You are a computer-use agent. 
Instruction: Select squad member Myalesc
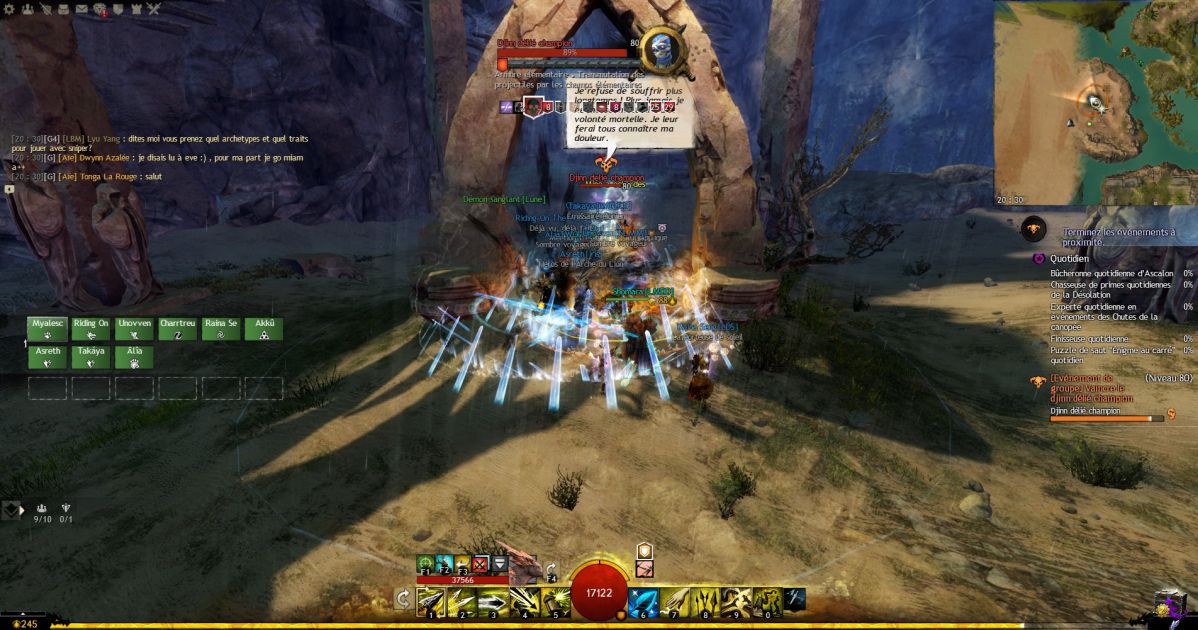pos(47,329)
